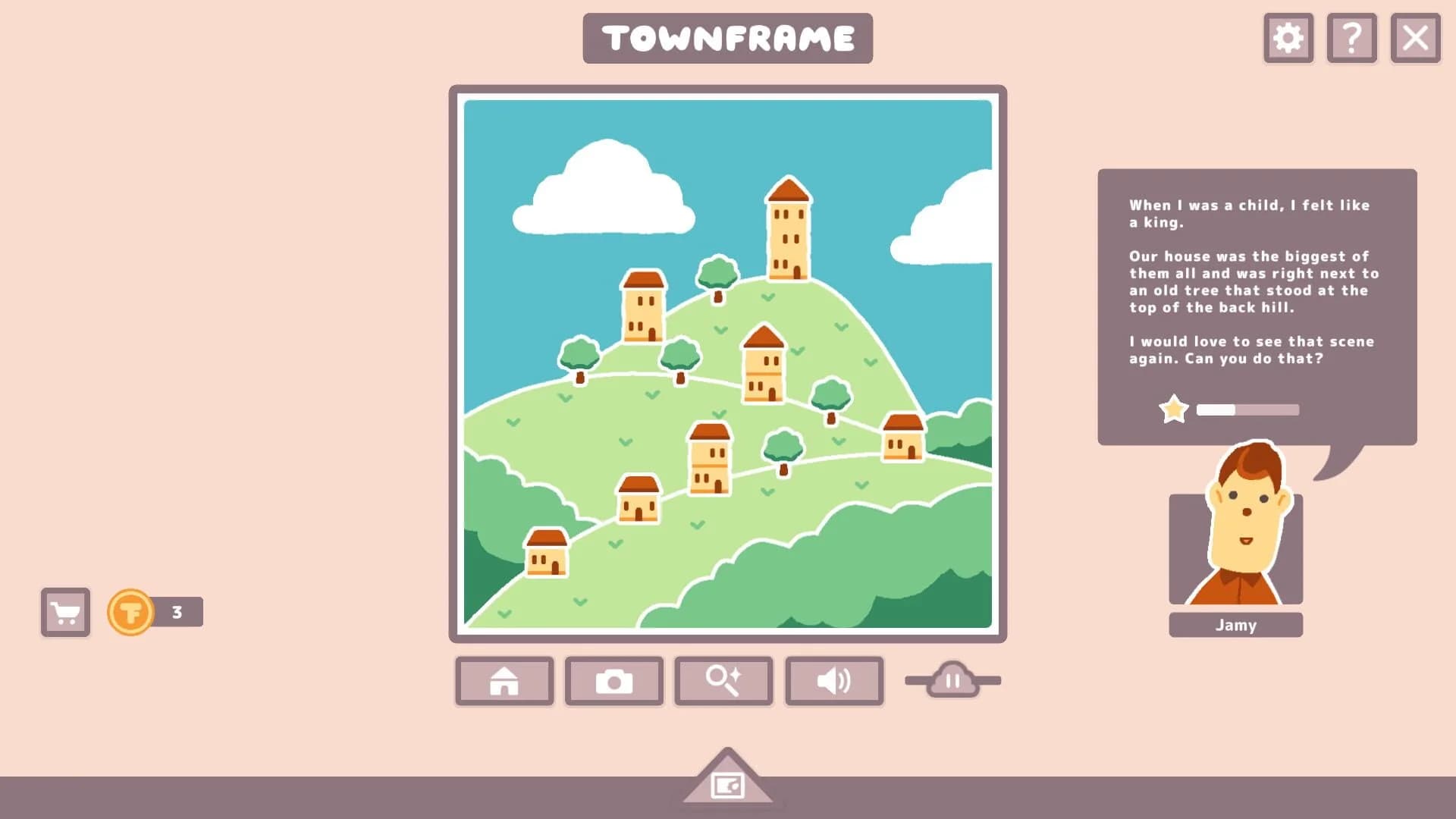Mute the game audio with the speaker button
Screen dimensions: 1456x819
click(833, 681)
